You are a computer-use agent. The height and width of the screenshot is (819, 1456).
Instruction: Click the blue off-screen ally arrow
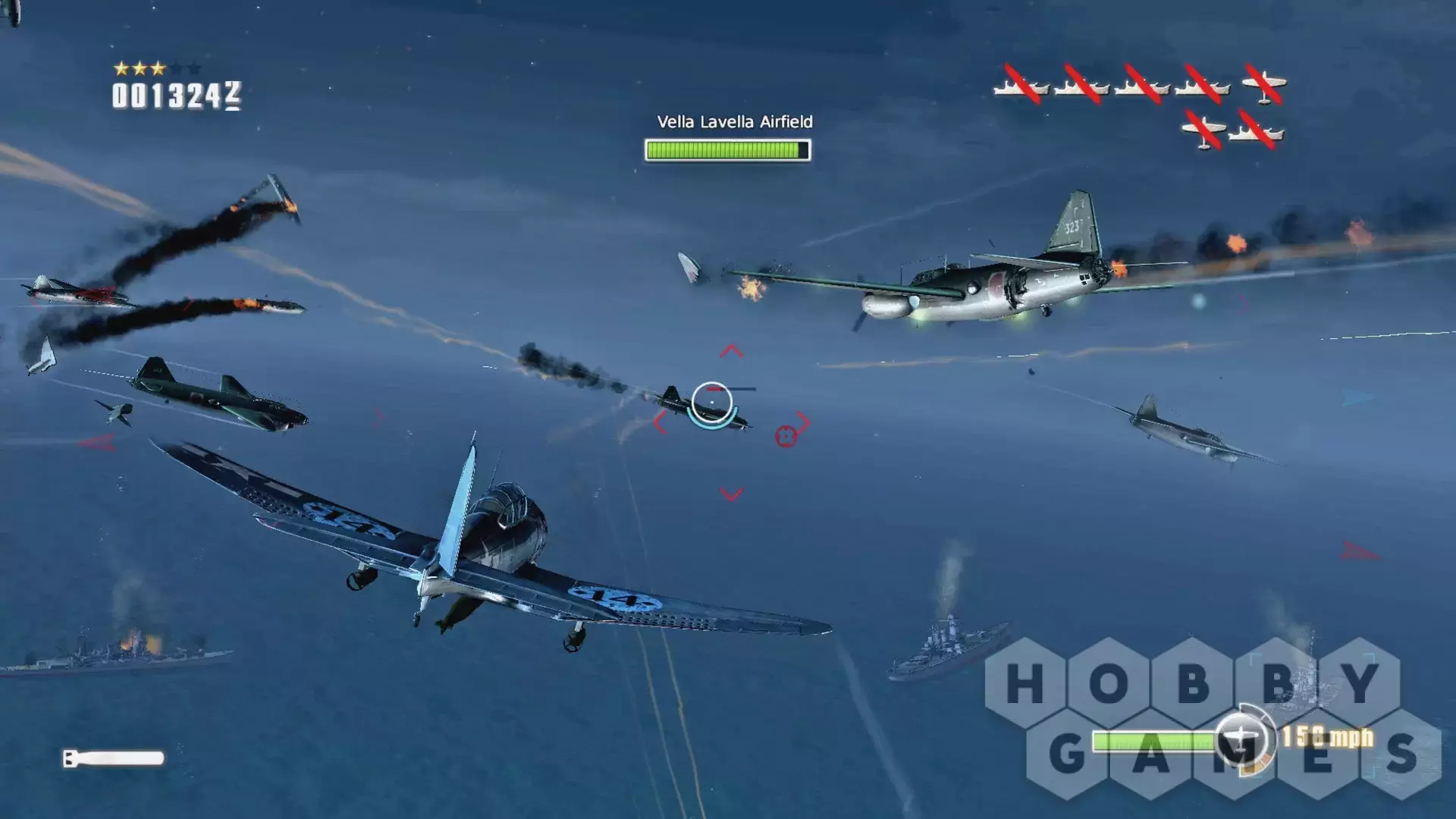pos(1358,398)
